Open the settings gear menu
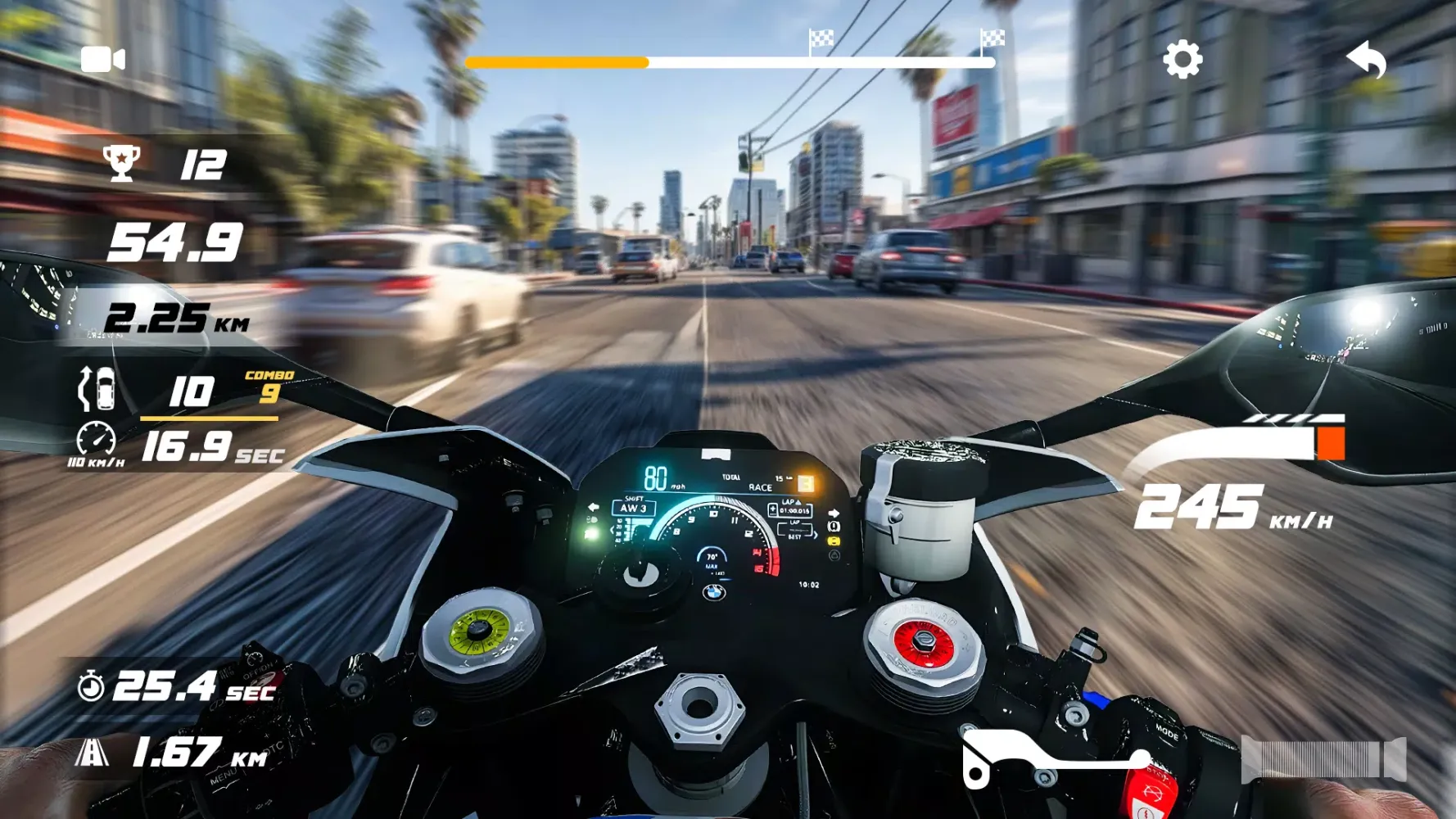1456x819 pixels. (x=1182, y=60)
